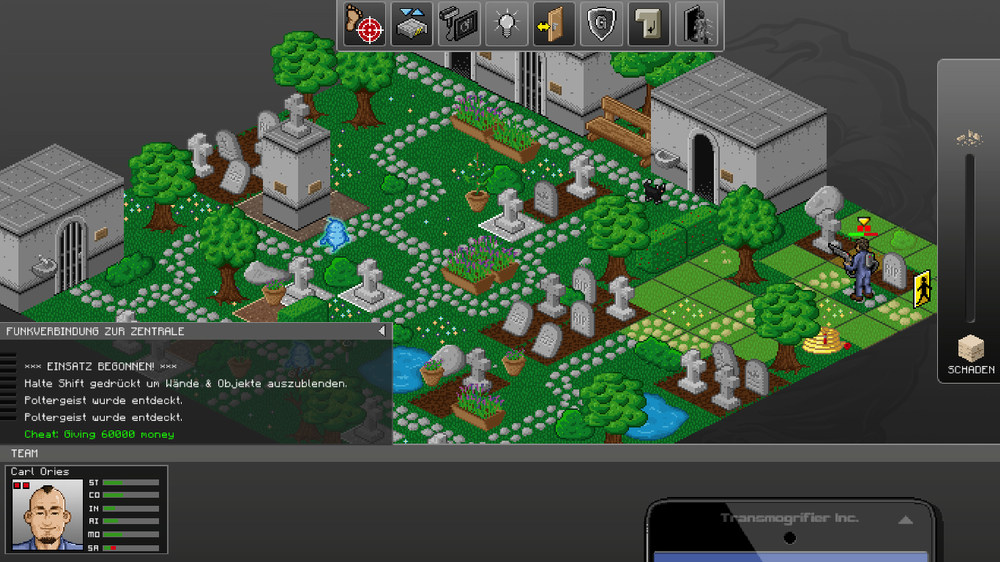Activate the scanner device toolbar icon

(x=461, y=24)
